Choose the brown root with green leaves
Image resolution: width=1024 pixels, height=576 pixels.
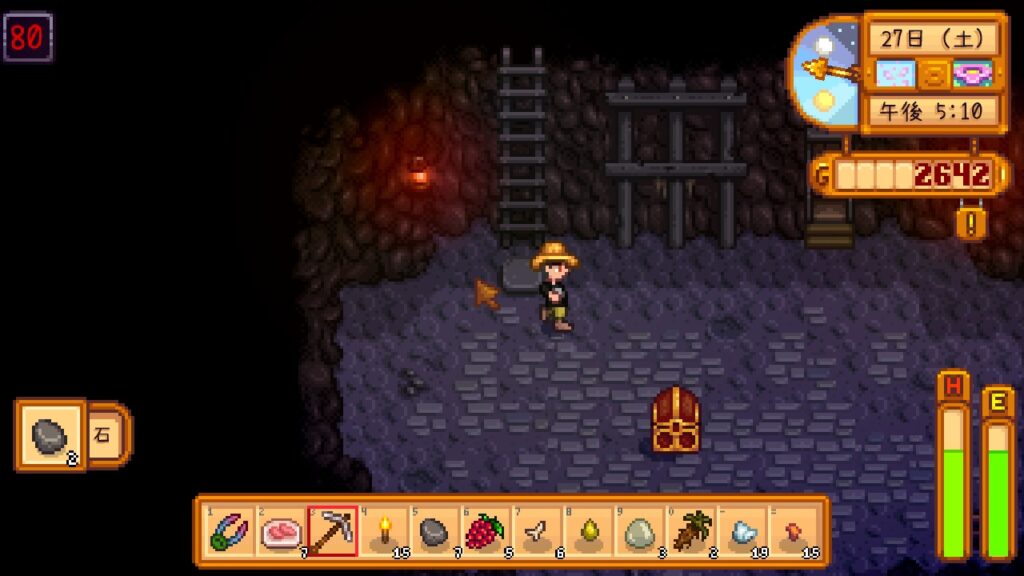690,531
